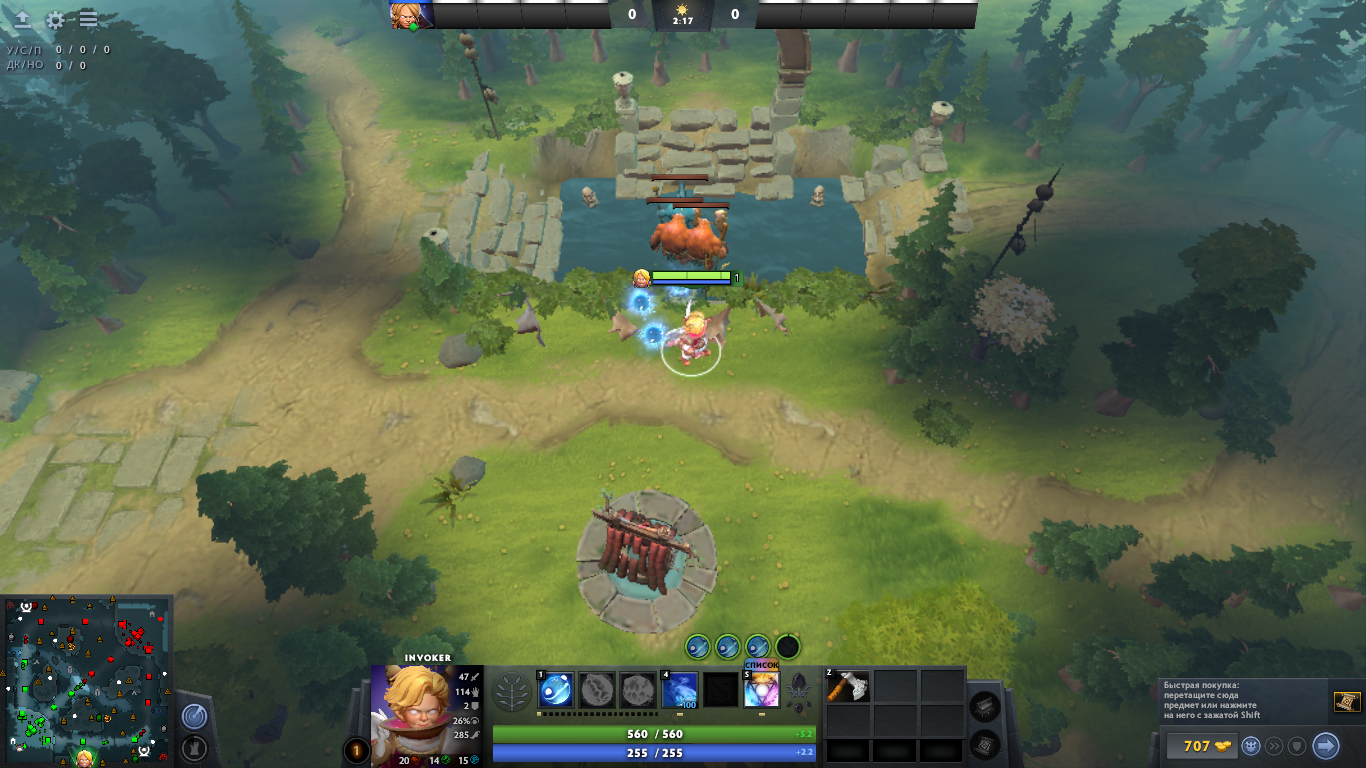Select the Quelling Blade inventory slot
Viewport: 1366px width, 768px height.
[x=848, y=687]
